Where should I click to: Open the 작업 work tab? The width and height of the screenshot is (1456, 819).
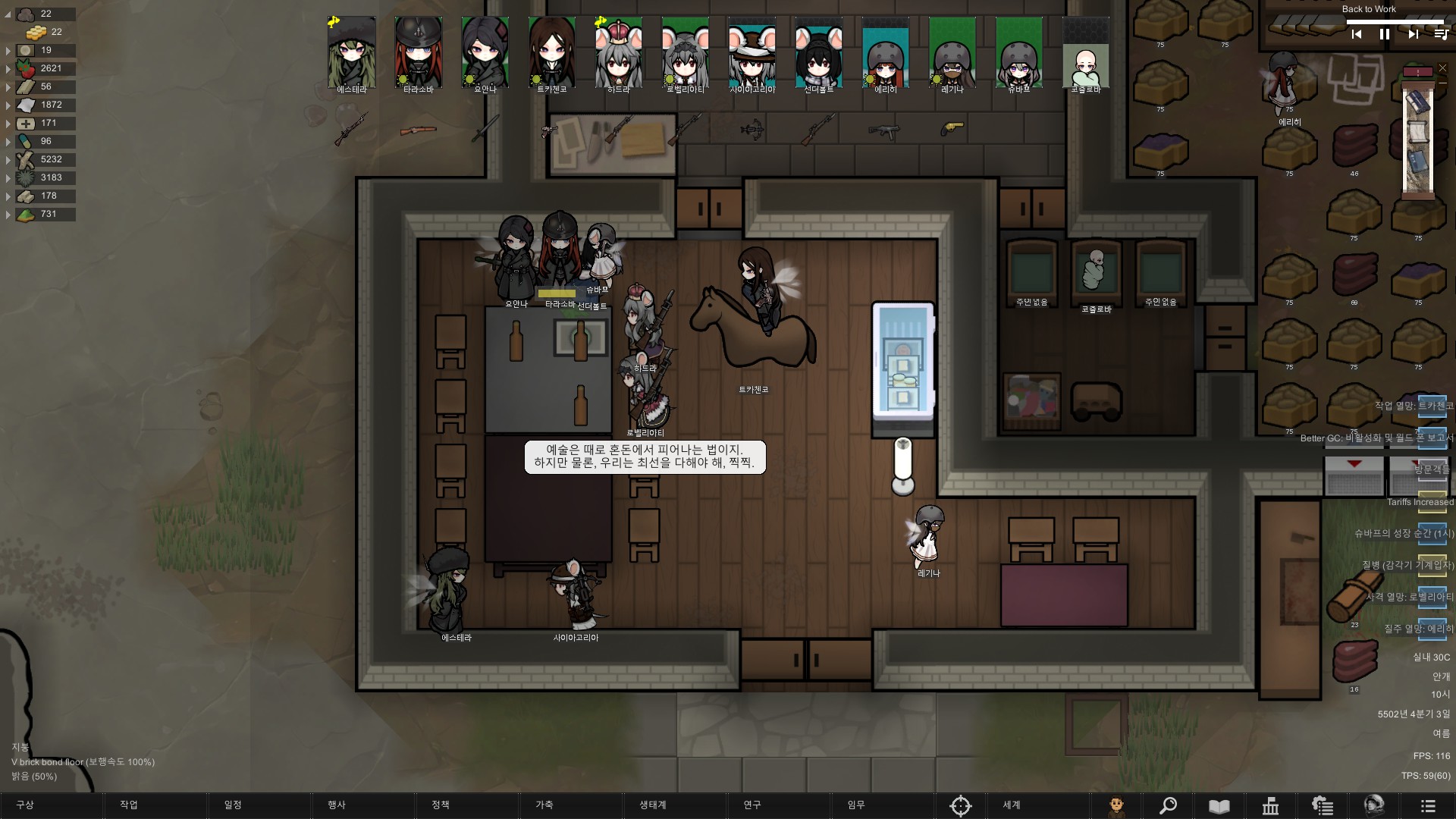129,805
